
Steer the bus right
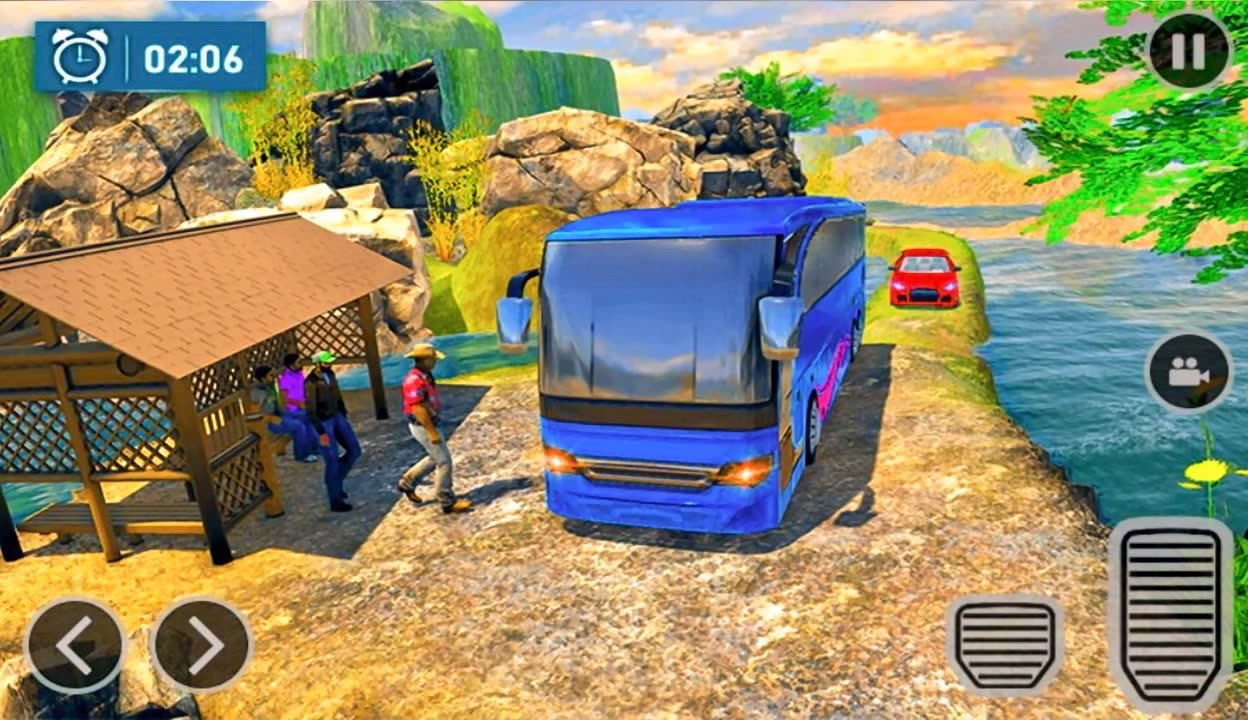[202, 646]
